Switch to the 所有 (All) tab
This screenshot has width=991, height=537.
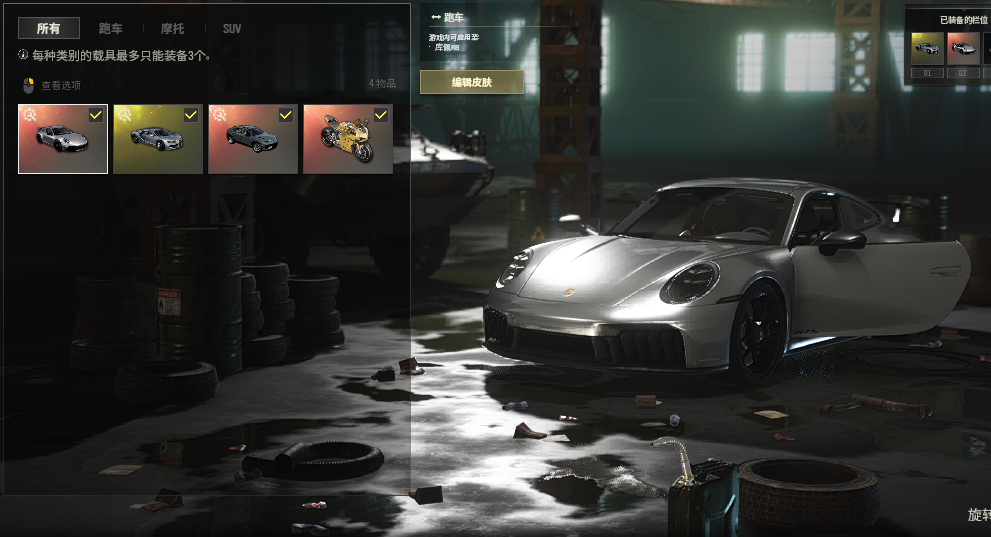point(48,29)
